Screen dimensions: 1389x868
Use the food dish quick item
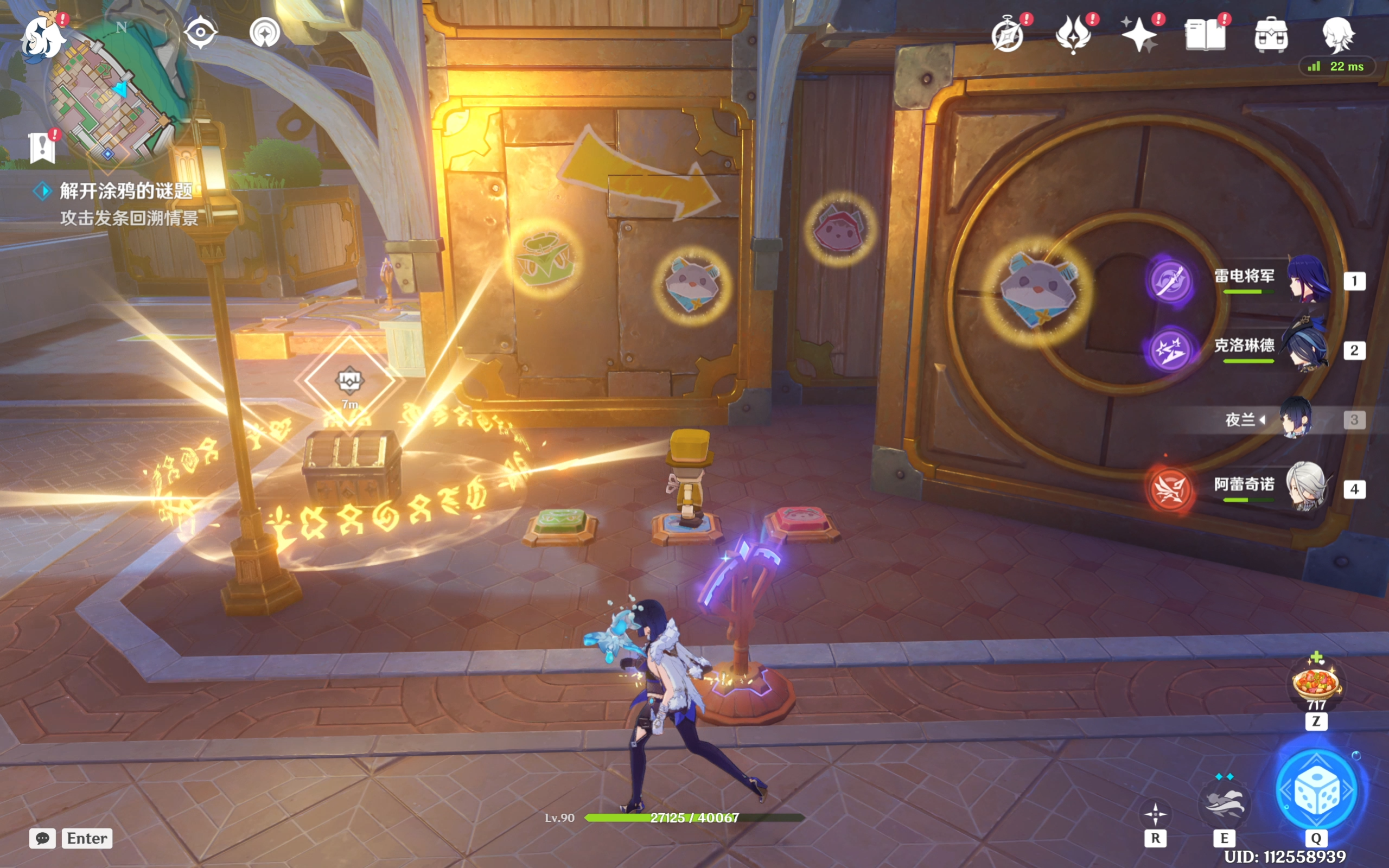click(x=1316, y=683)
